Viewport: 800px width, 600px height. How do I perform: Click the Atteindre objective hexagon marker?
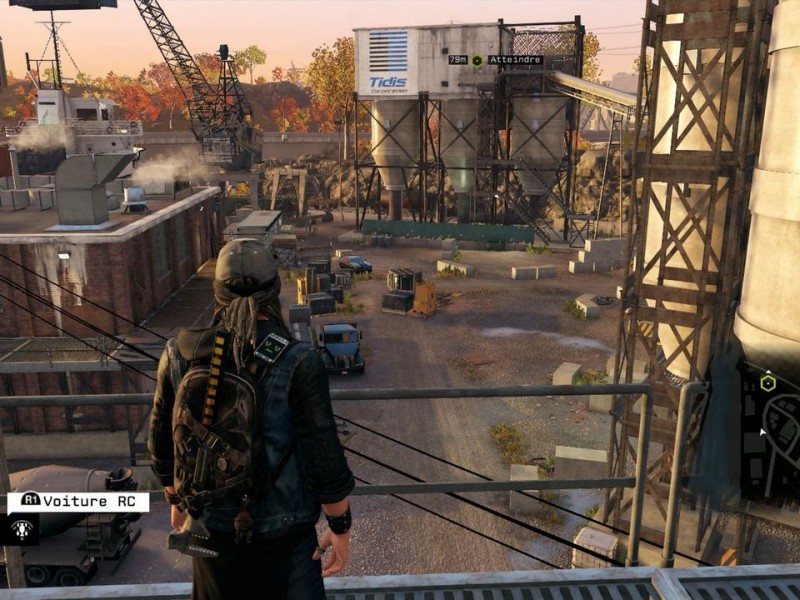(x=477, y=60)
